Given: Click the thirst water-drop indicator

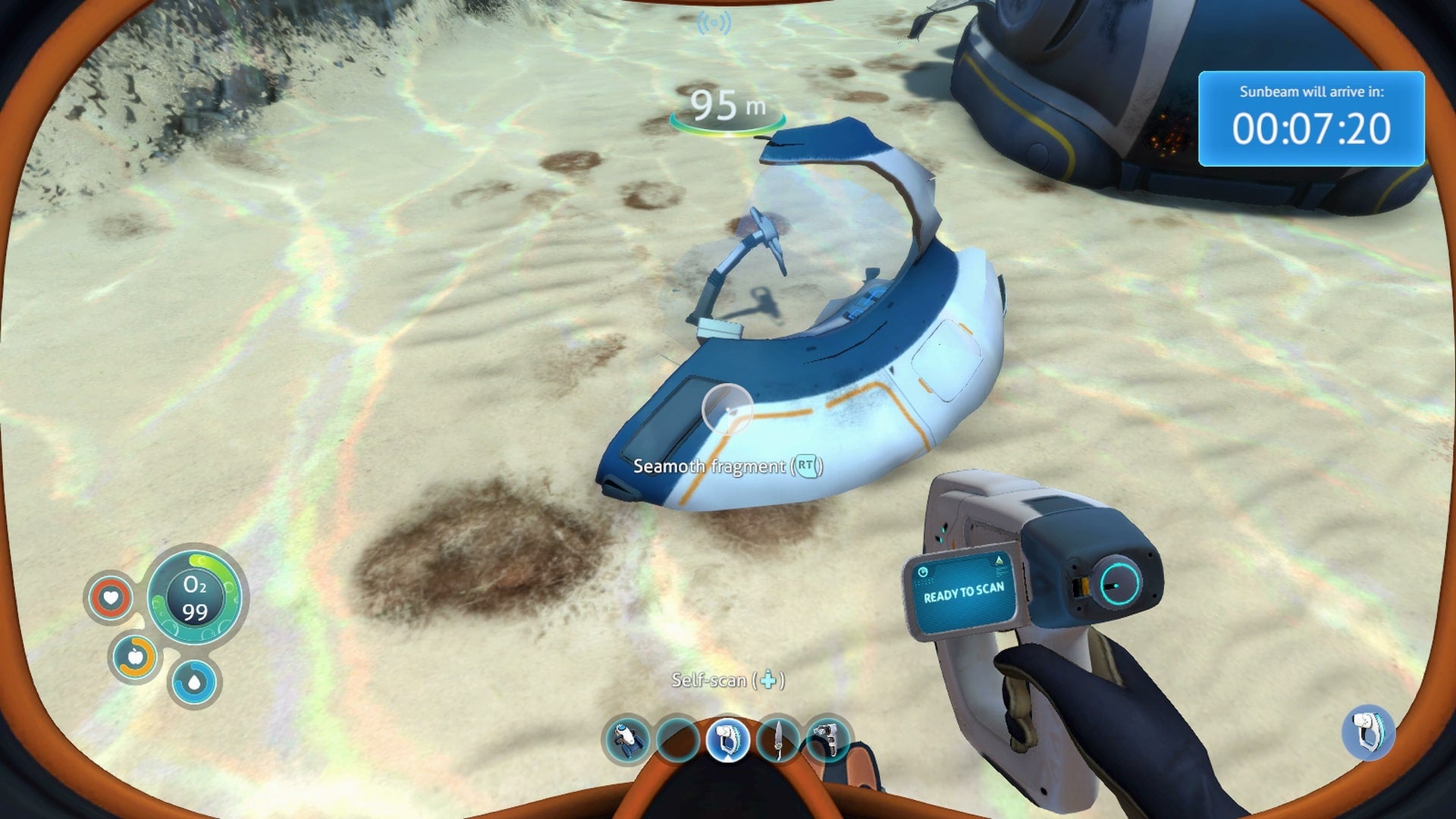Looking at the screenshot, I should click(x=193, y=682).
